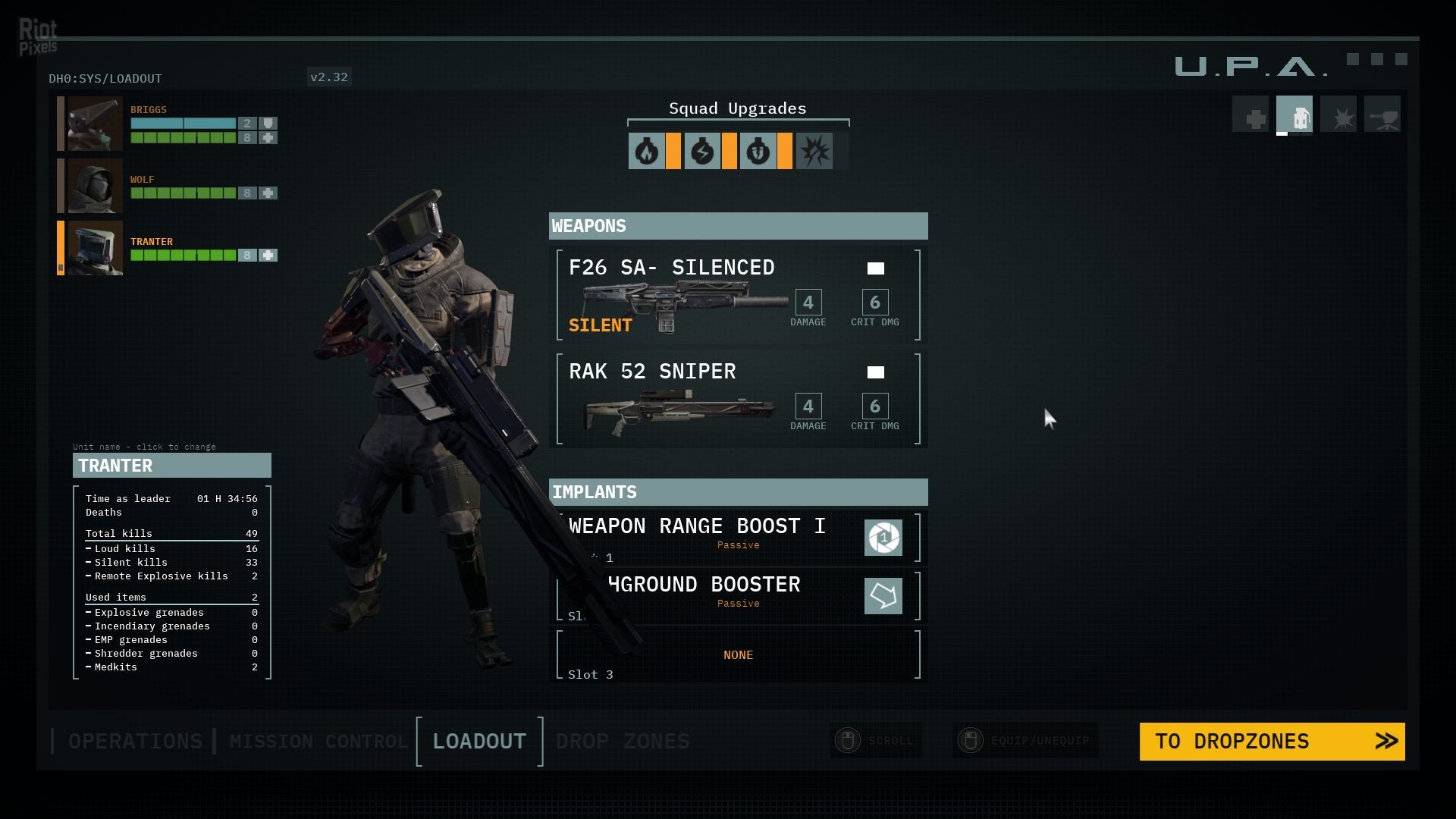1456x819 pixels.
Task: Select the explosion burst squad upgrade
Action: (x=814, y=152)
